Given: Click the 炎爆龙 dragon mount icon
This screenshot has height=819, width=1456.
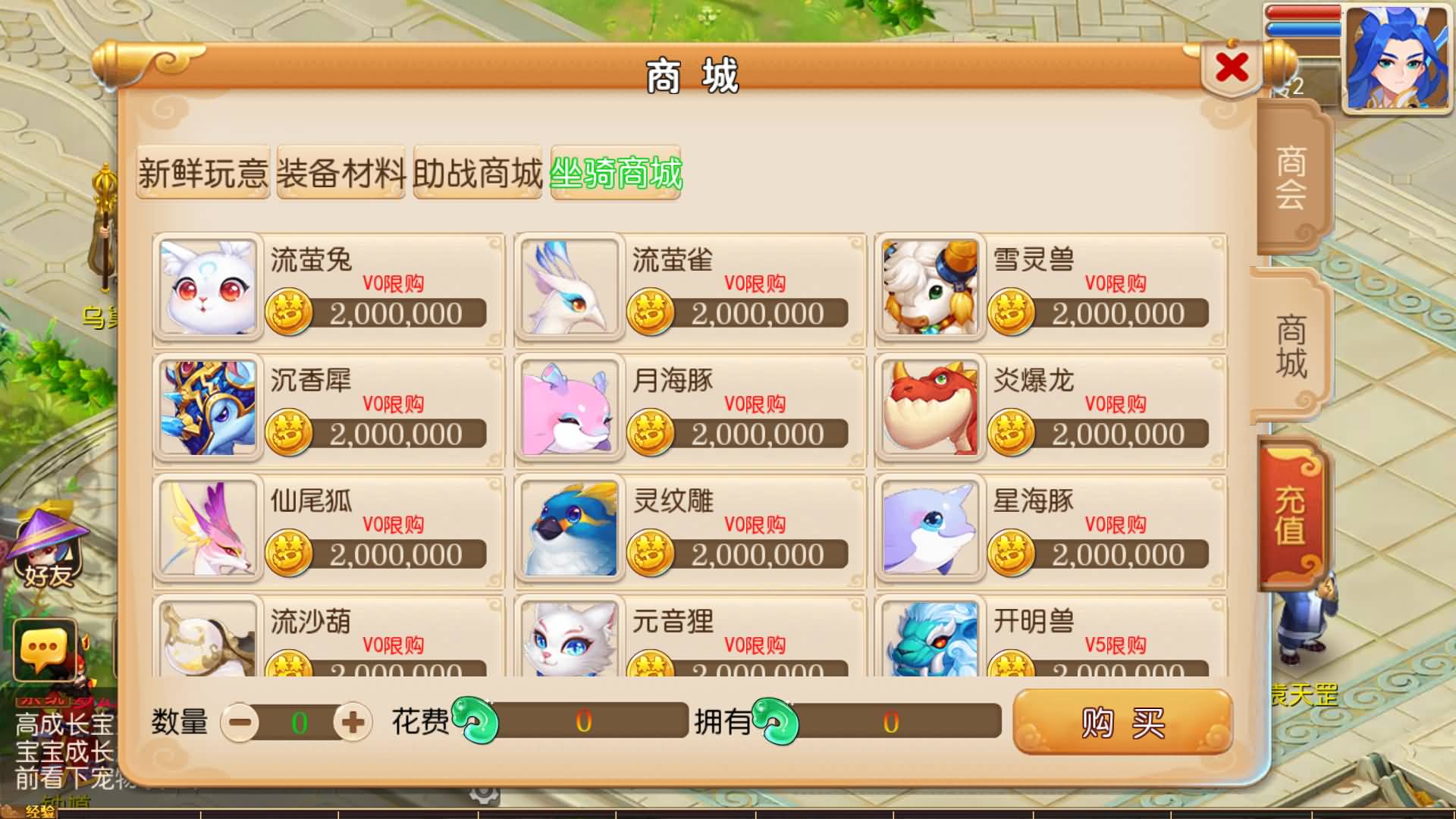Looking at the screenshot, I should pyautogui.click(x=930, y=409).
